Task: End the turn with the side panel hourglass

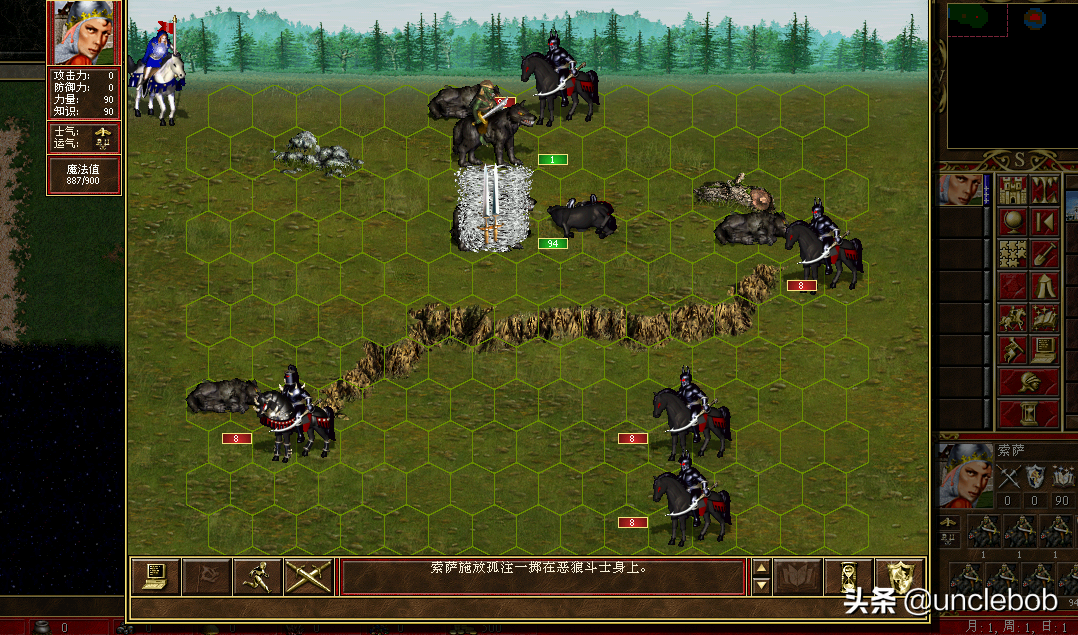Action: click(1028, 414)
